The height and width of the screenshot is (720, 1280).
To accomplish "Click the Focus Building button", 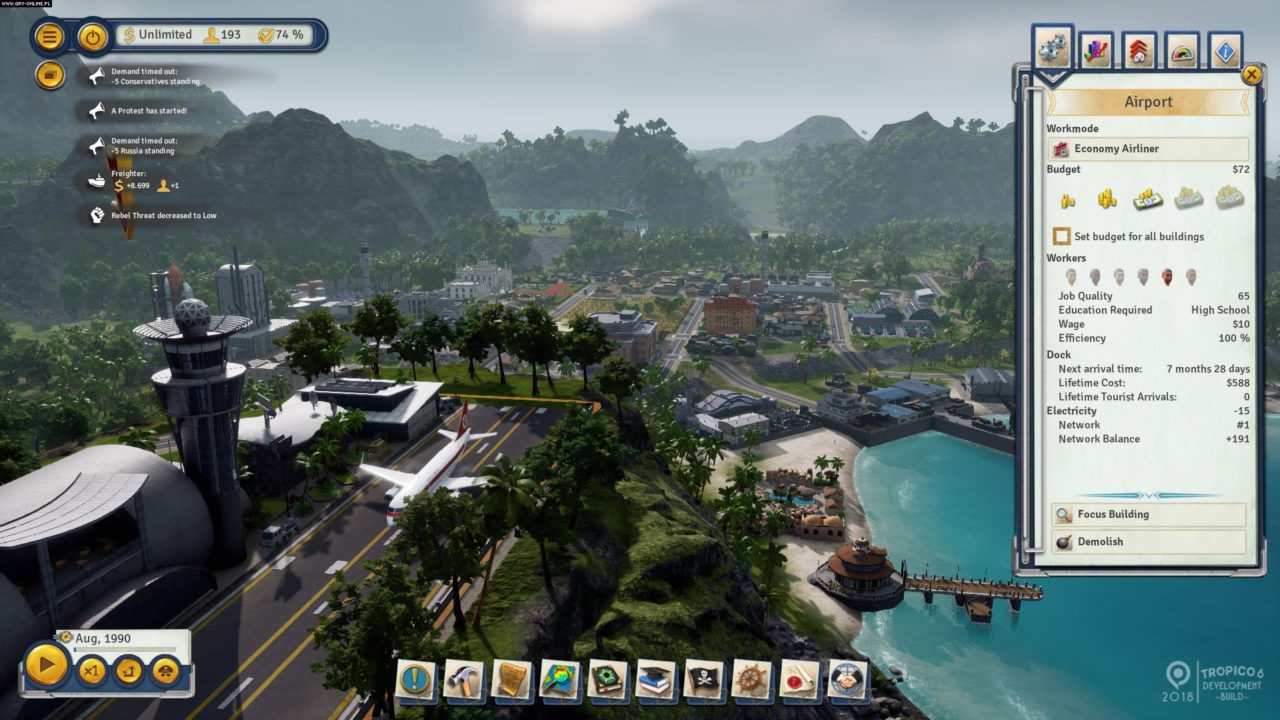I will coord(1146,515).
